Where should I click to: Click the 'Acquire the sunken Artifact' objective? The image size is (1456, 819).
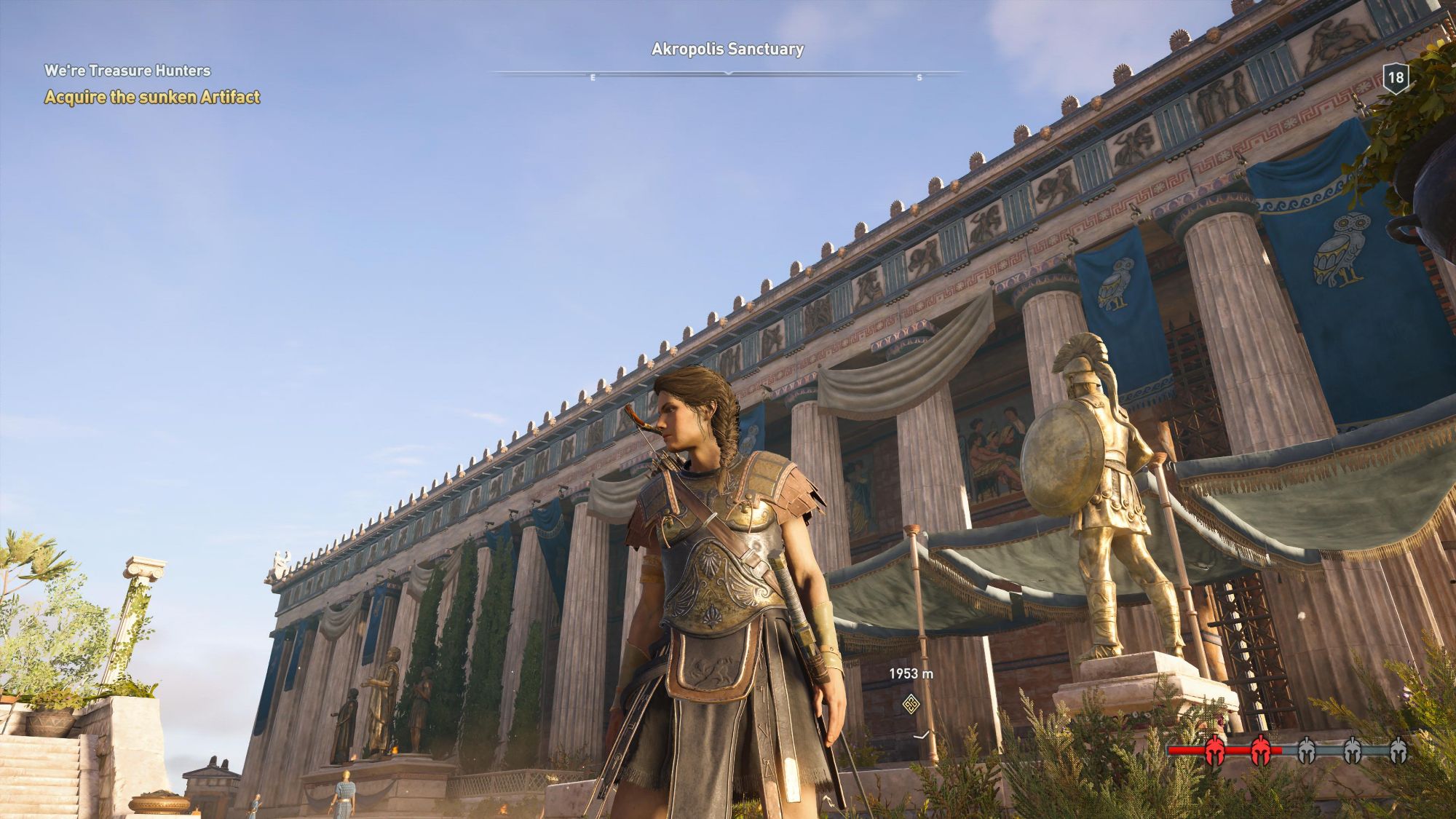pyautogui.click(x=152, y=97)
